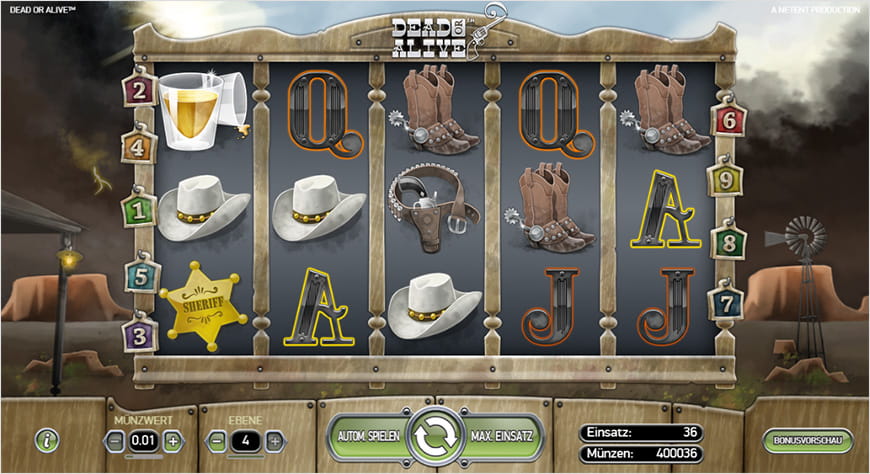
Task: Open the game info paytable
Action: click(47, 440)
